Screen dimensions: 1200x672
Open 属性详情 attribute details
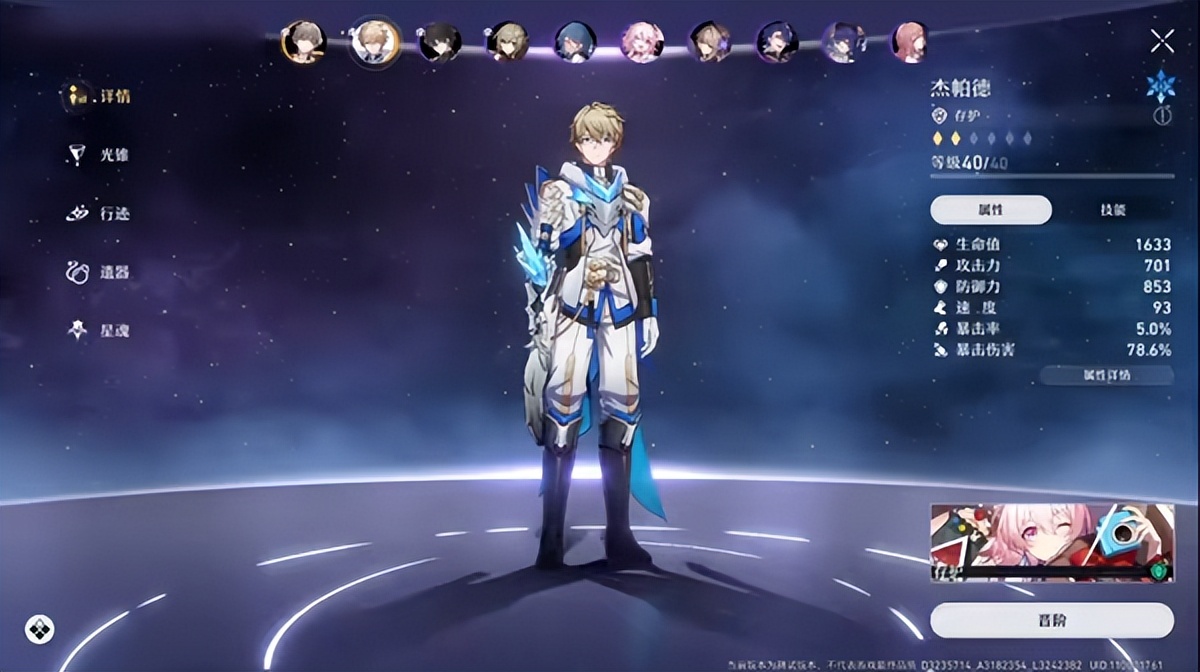[1106, 376]
